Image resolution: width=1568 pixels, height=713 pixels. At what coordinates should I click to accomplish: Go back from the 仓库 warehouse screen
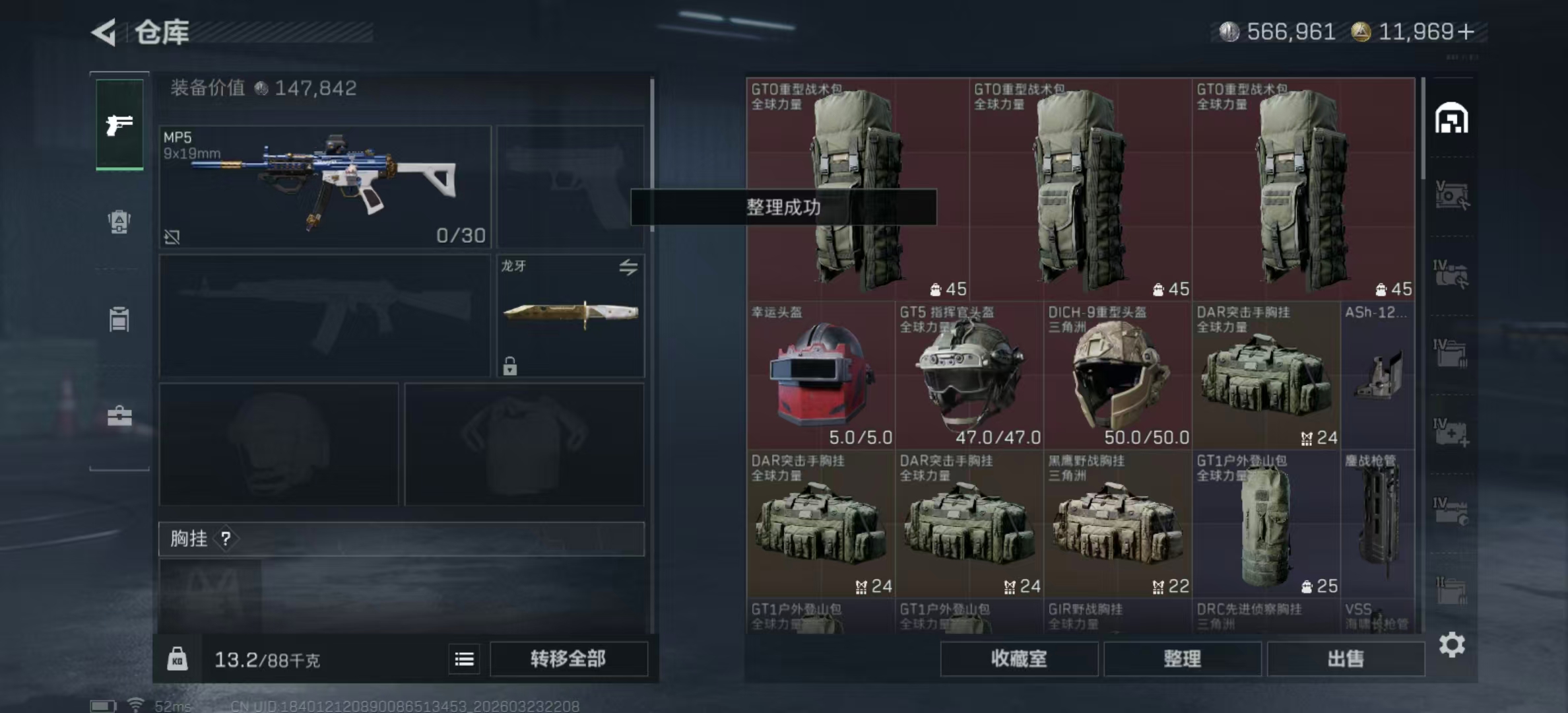(x=104, y=32)
